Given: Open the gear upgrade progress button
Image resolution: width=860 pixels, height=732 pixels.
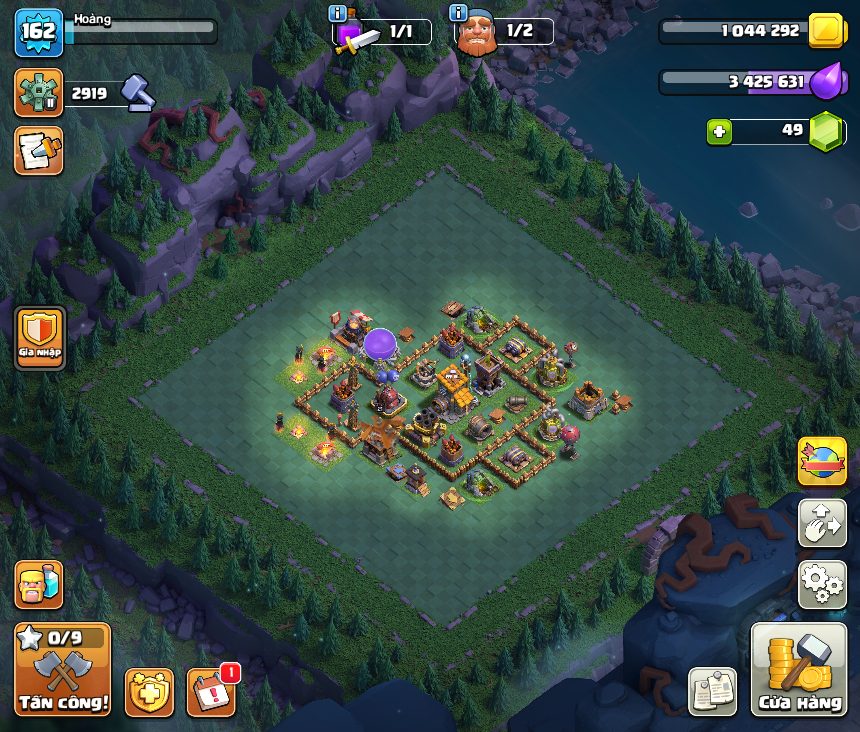Looking at the screenshot, I should pos(38,93).
